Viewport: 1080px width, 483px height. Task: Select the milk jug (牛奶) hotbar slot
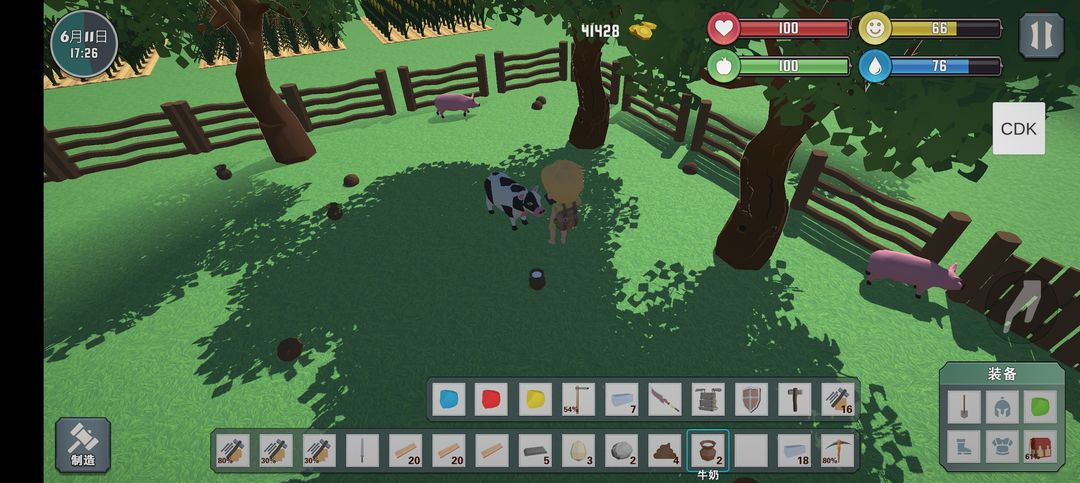707,450
